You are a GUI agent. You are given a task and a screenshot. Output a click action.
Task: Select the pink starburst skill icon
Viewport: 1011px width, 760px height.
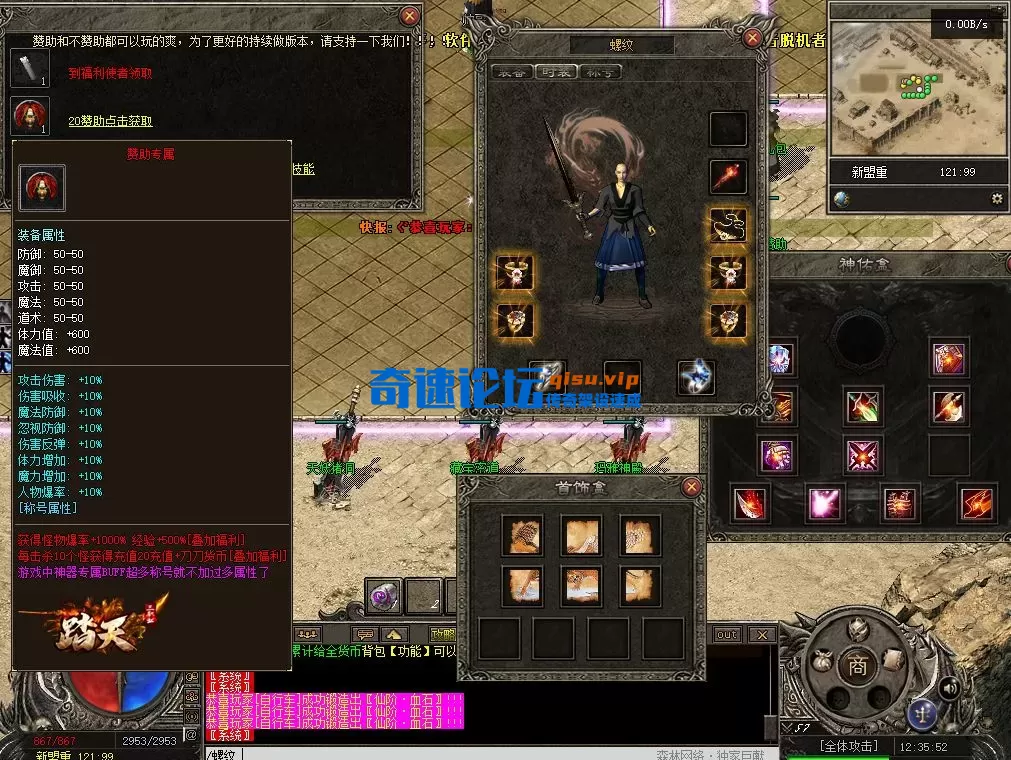click(824, 503)
